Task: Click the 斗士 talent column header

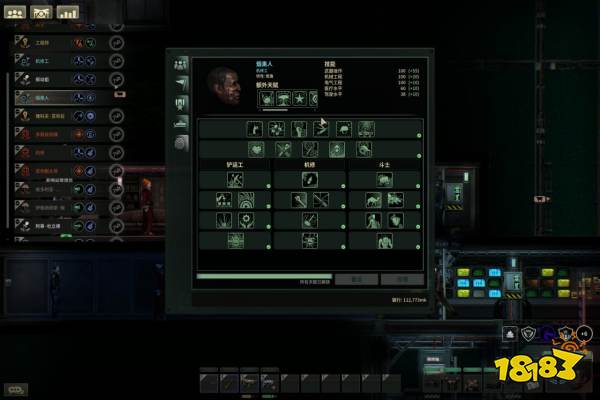Action: point(385,163)
